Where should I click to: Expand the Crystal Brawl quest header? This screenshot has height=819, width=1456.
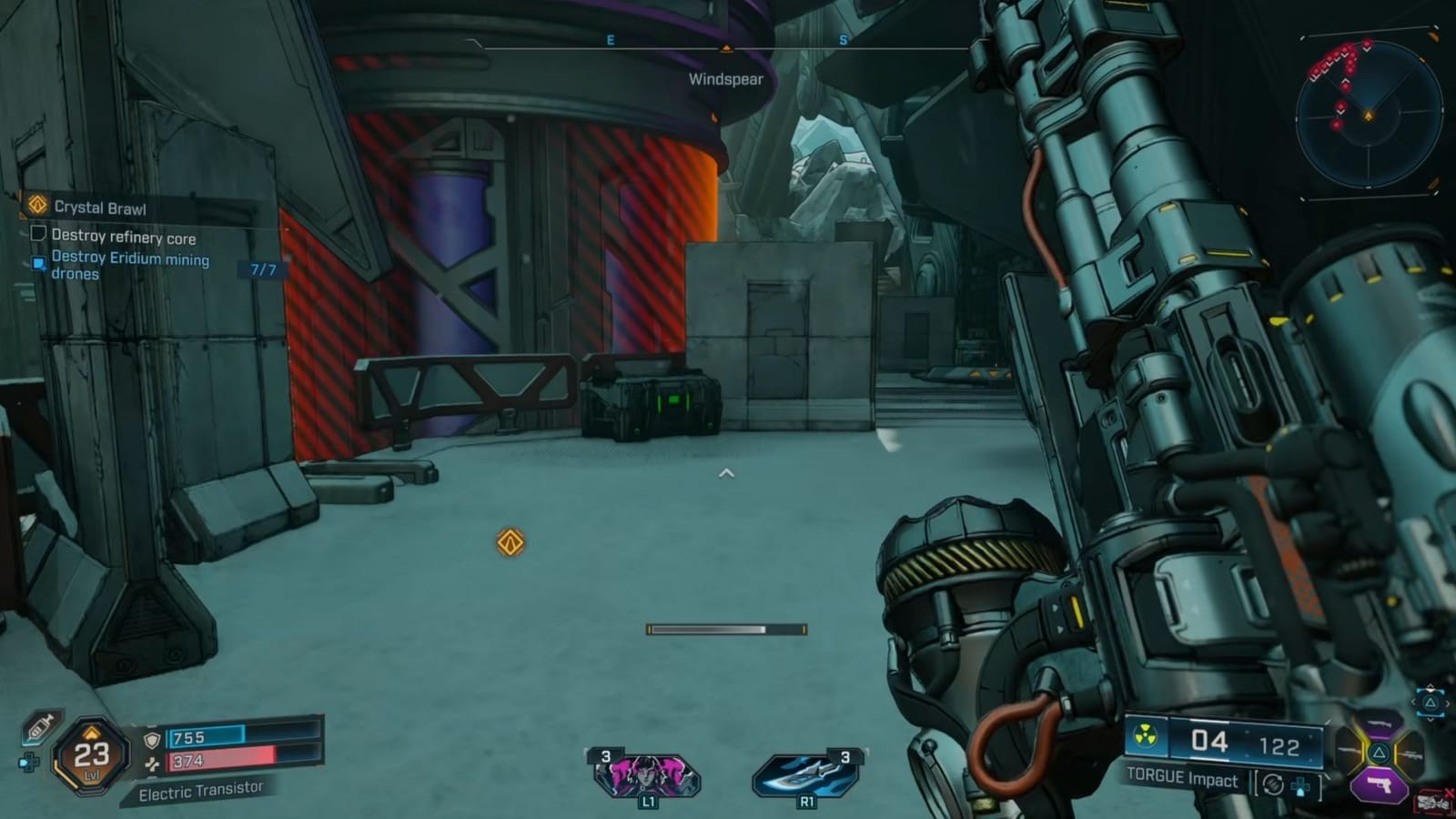point(100,207)
